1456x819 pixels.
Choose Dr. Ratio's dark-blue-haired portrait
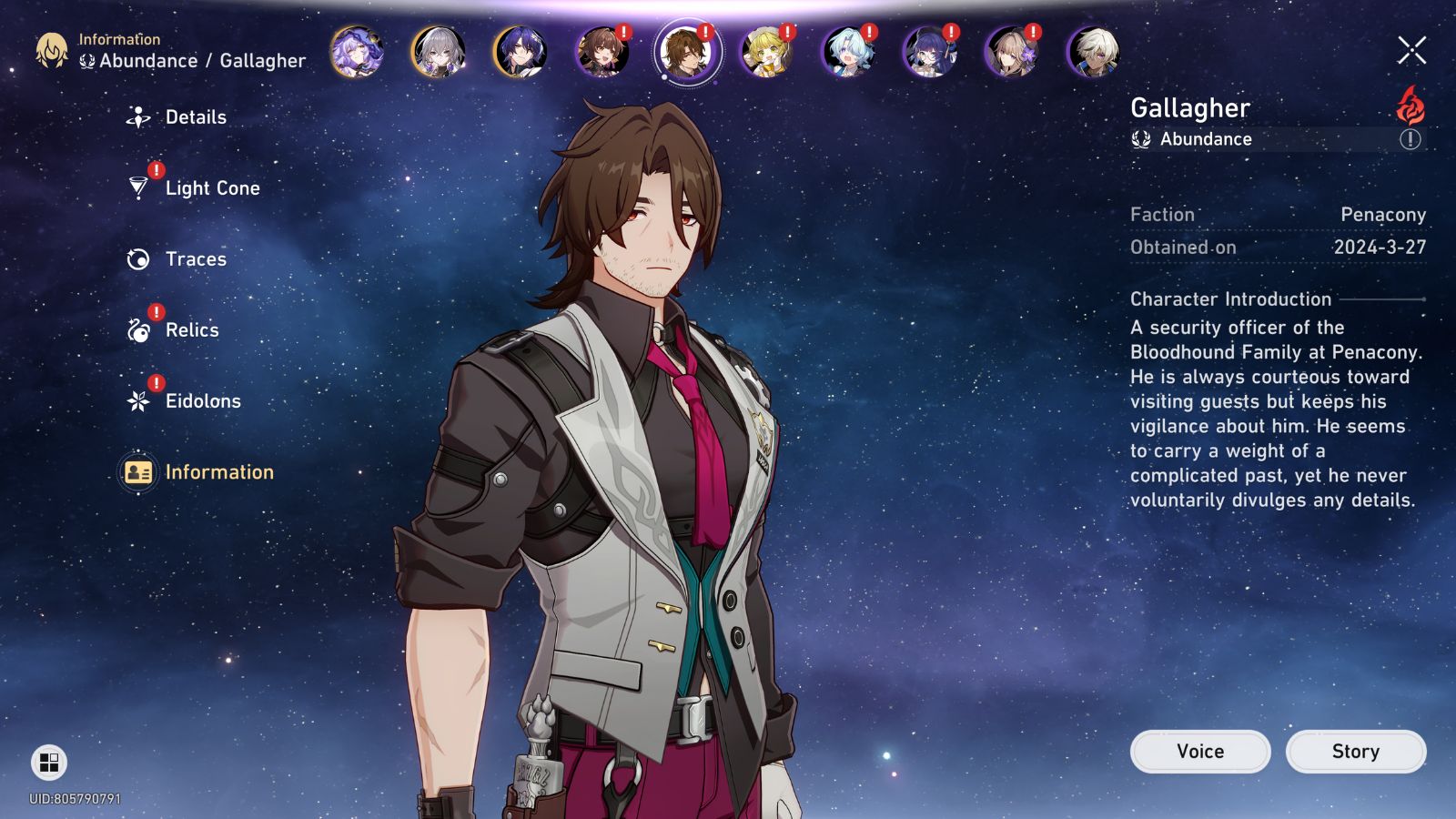[521, 51]
